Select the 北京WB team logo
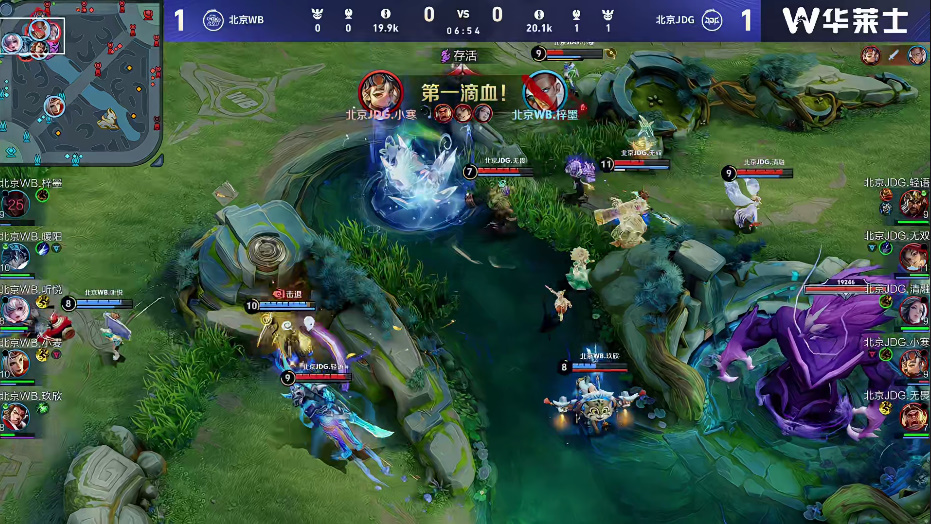 coord(213,20)
